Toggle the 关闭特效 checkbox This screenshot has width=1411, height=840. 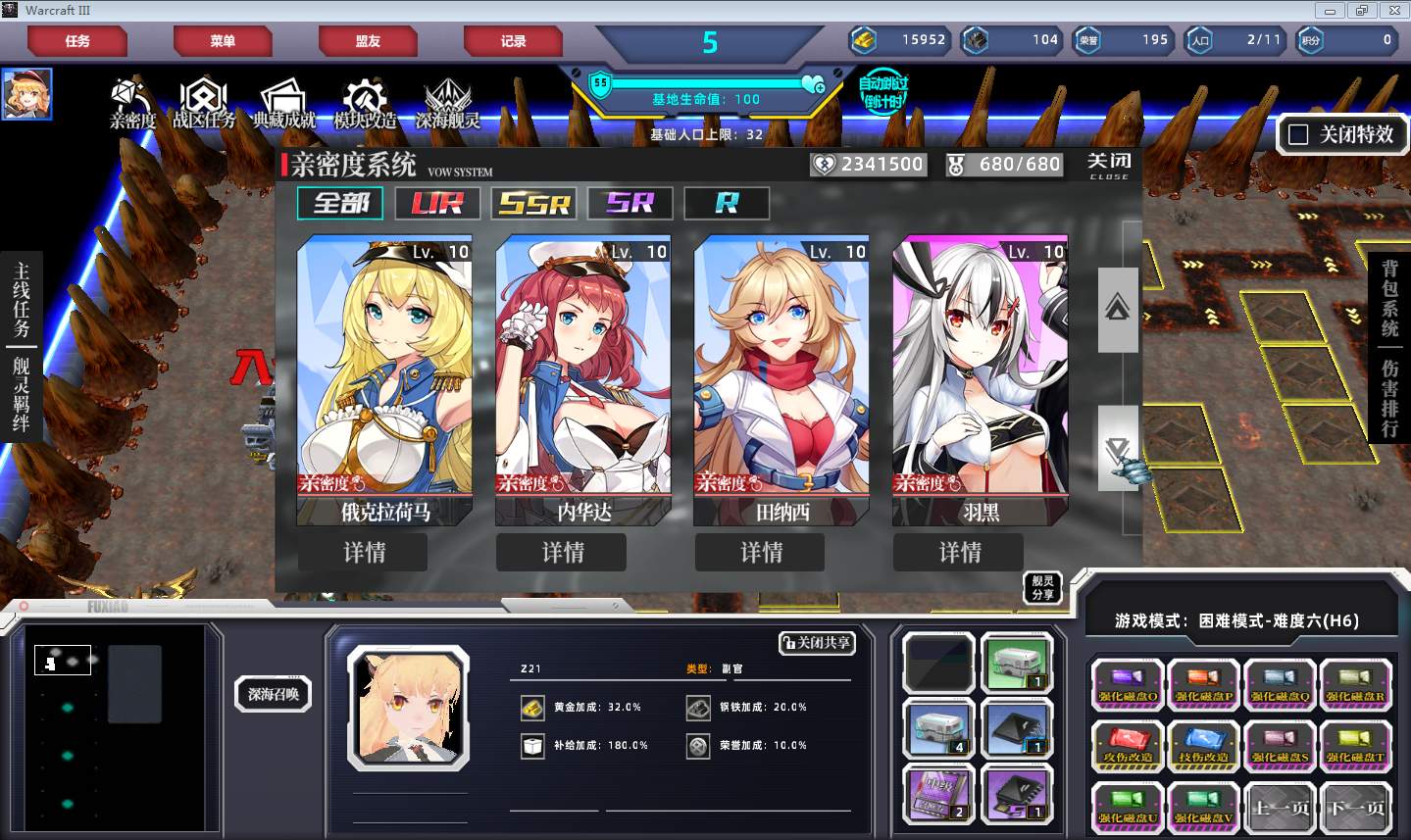1298,134
